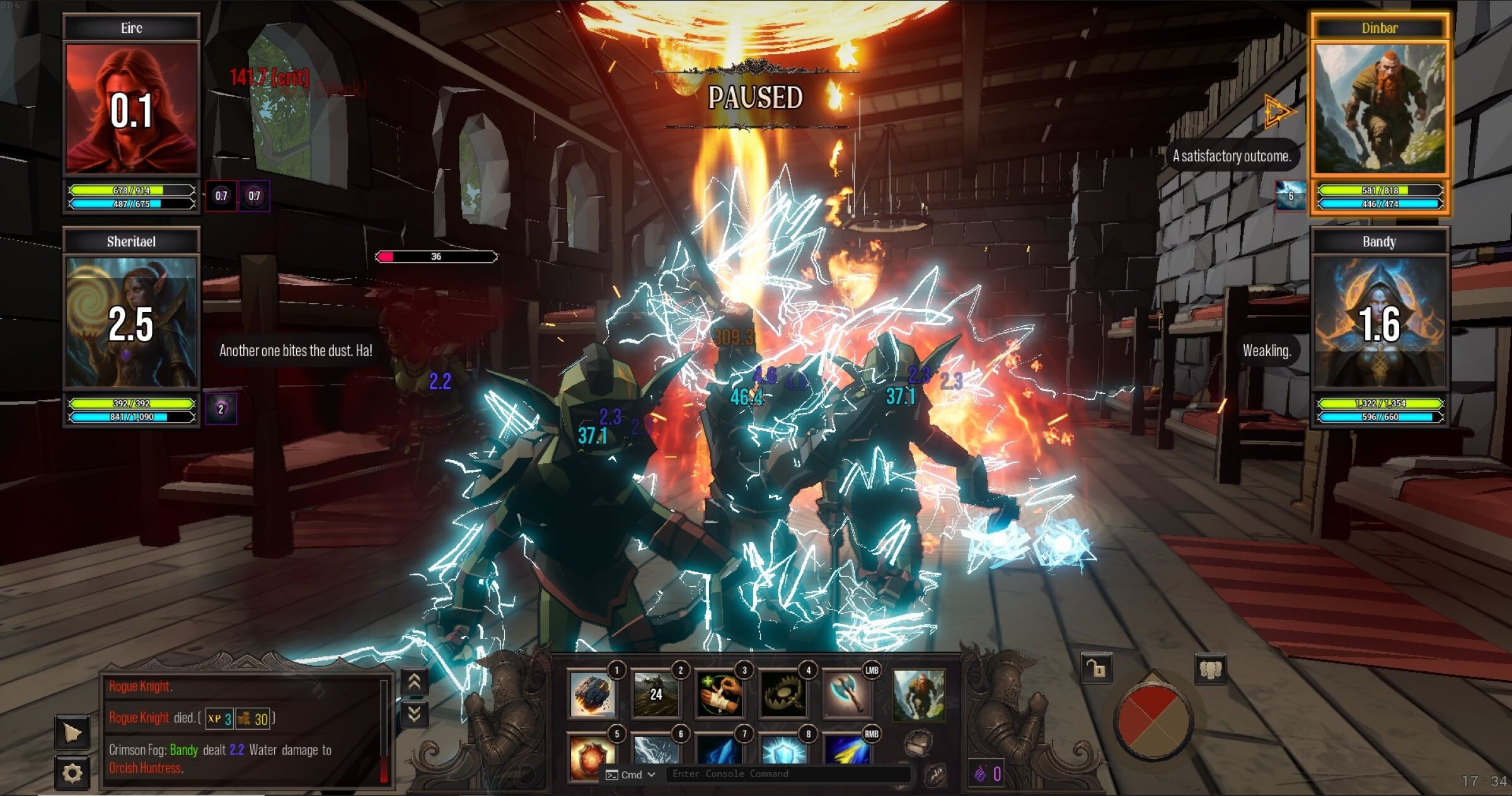This screenshot has height=796, width=1512.
Task: Use the bandage healing ability
Action: [720, 695]
